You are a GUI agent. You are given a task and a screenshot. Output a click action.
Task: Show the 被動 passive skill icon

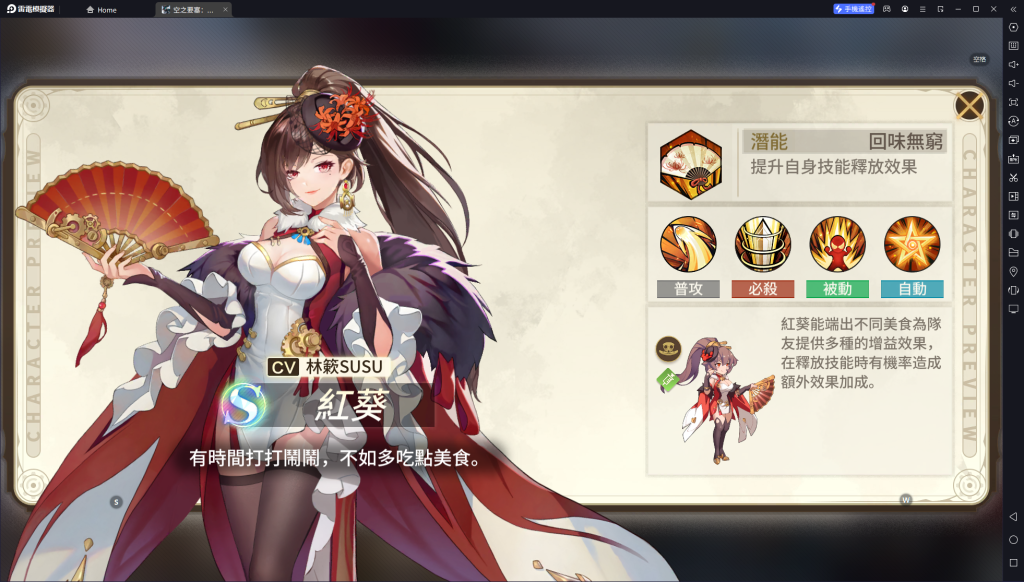[837, 244]
